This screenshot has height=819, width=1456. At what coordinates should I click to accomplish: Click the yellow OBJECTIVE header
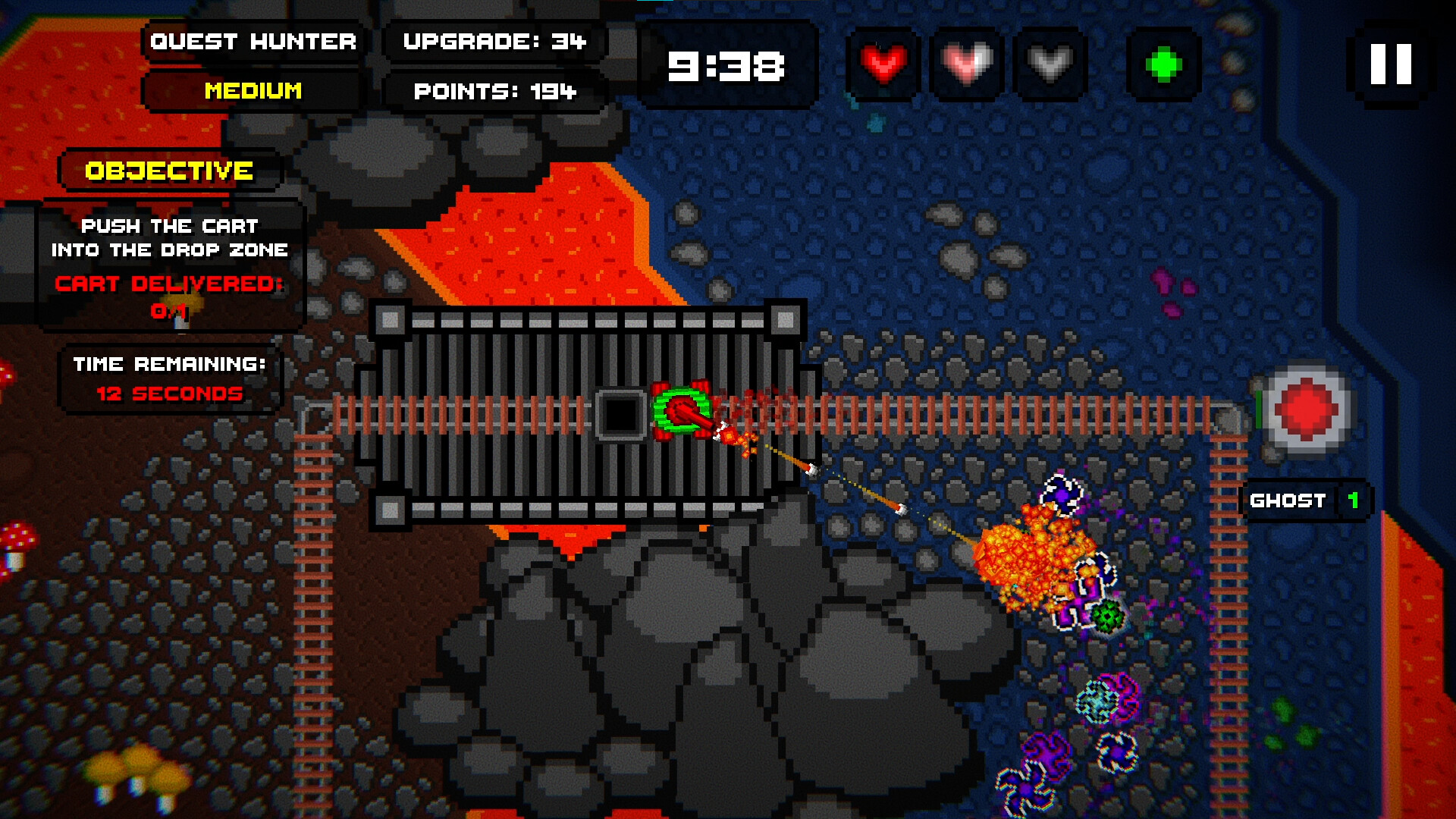click(168, 170)
